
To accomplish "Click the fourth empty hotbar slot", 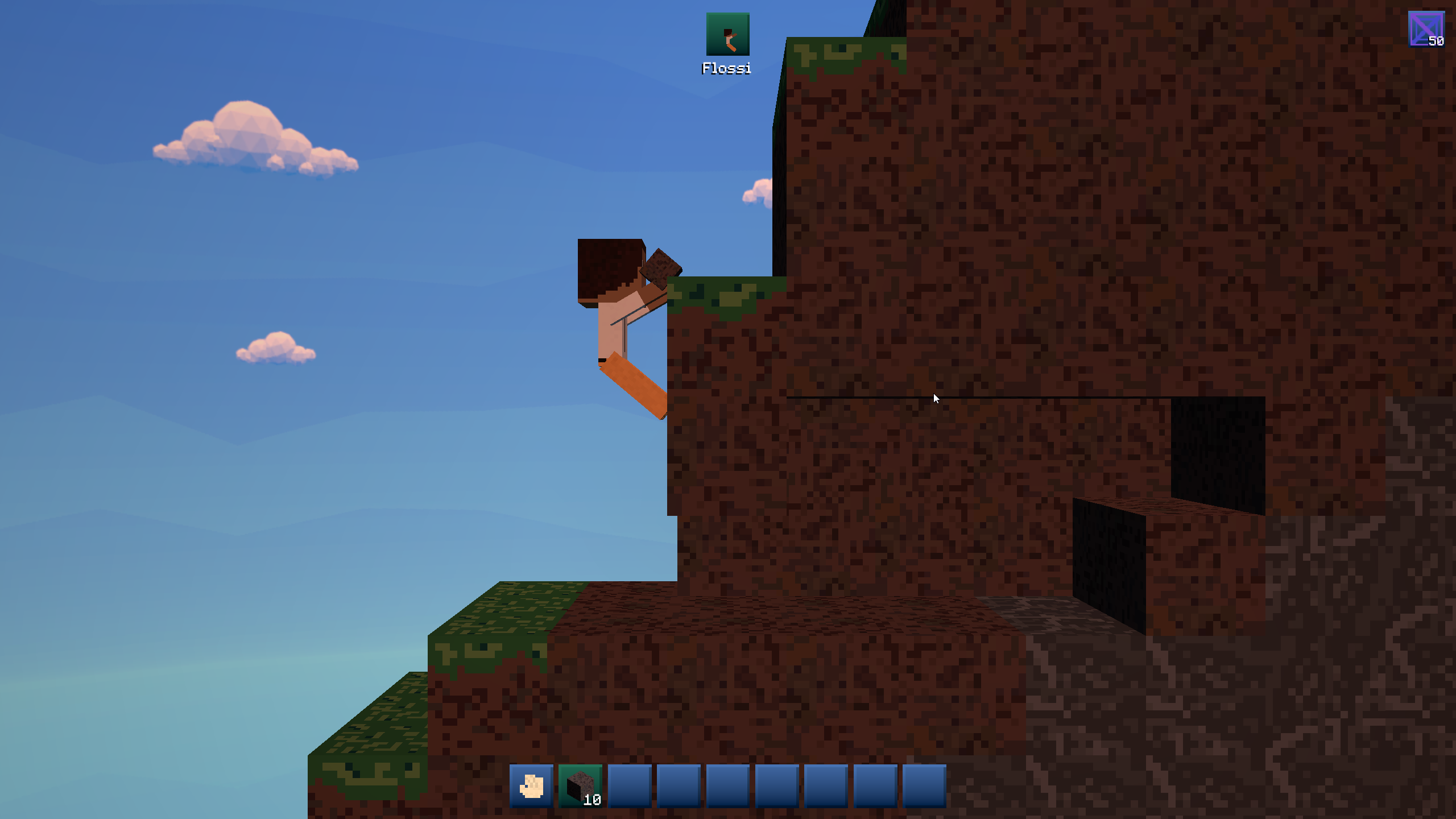I will click(x=677, y=787).
